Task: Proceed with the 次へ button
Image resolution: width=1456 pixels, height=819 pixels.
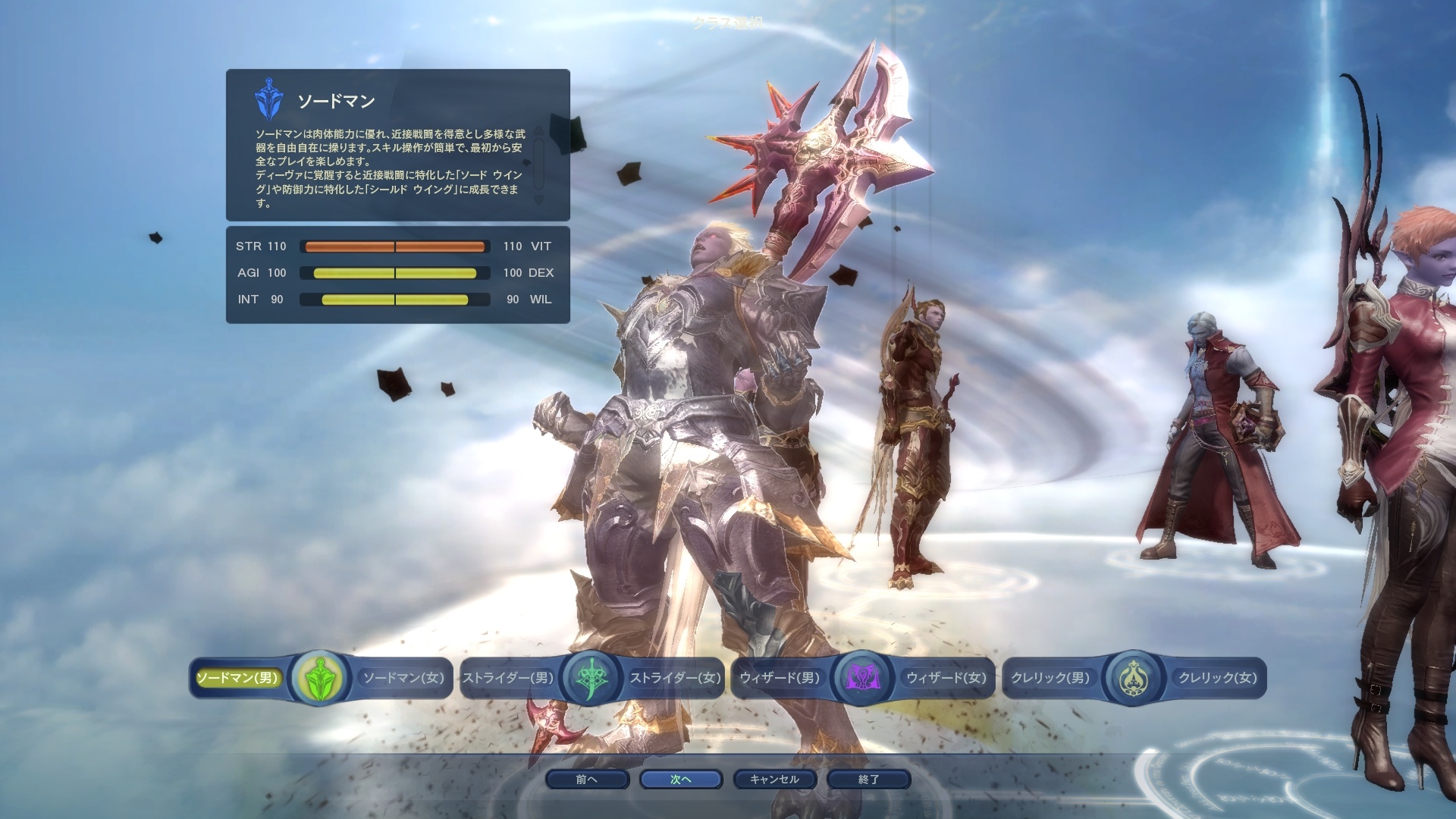Action: click(x=680, y=780)
